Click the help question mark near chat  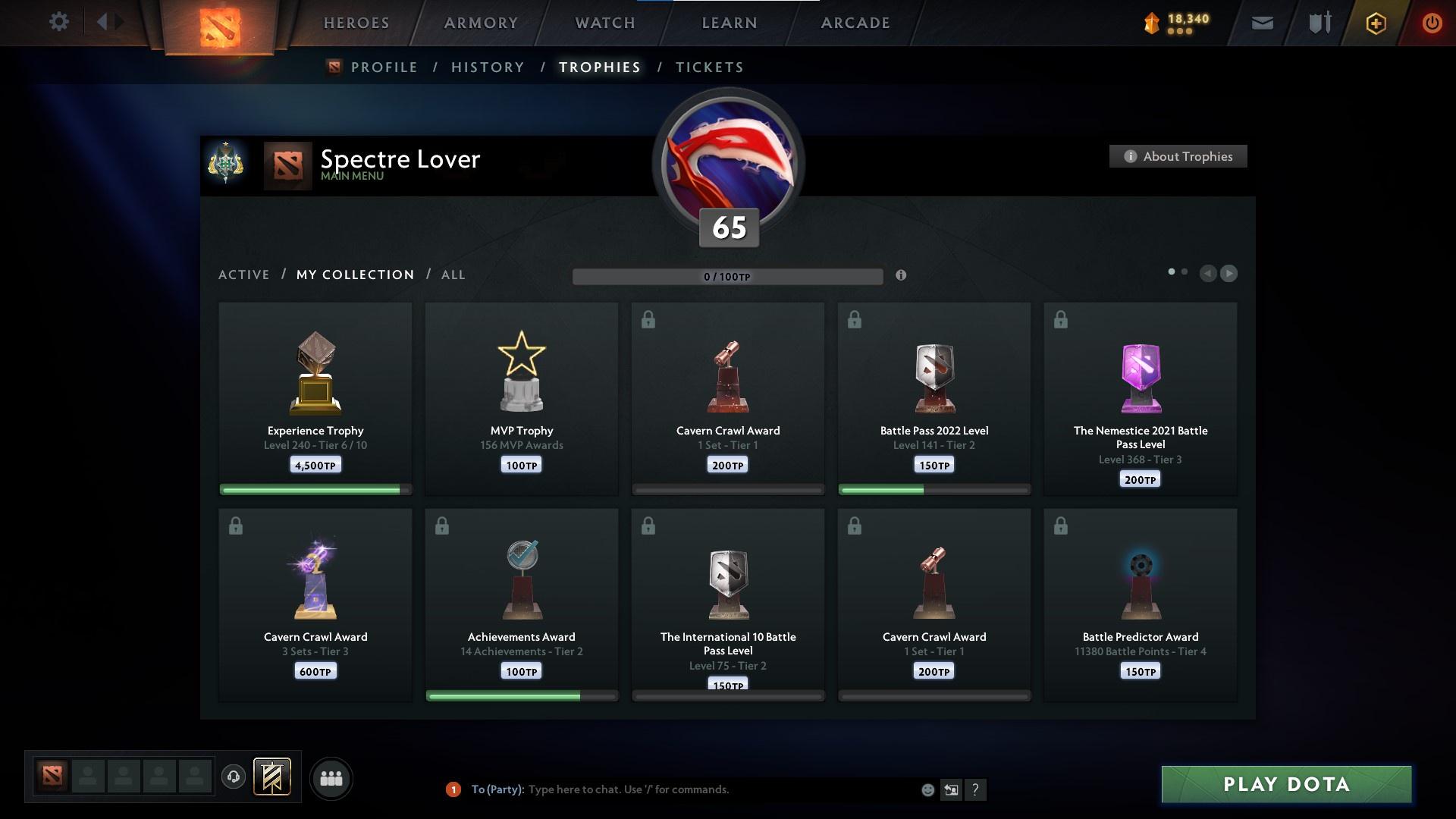tap(977, 789)
